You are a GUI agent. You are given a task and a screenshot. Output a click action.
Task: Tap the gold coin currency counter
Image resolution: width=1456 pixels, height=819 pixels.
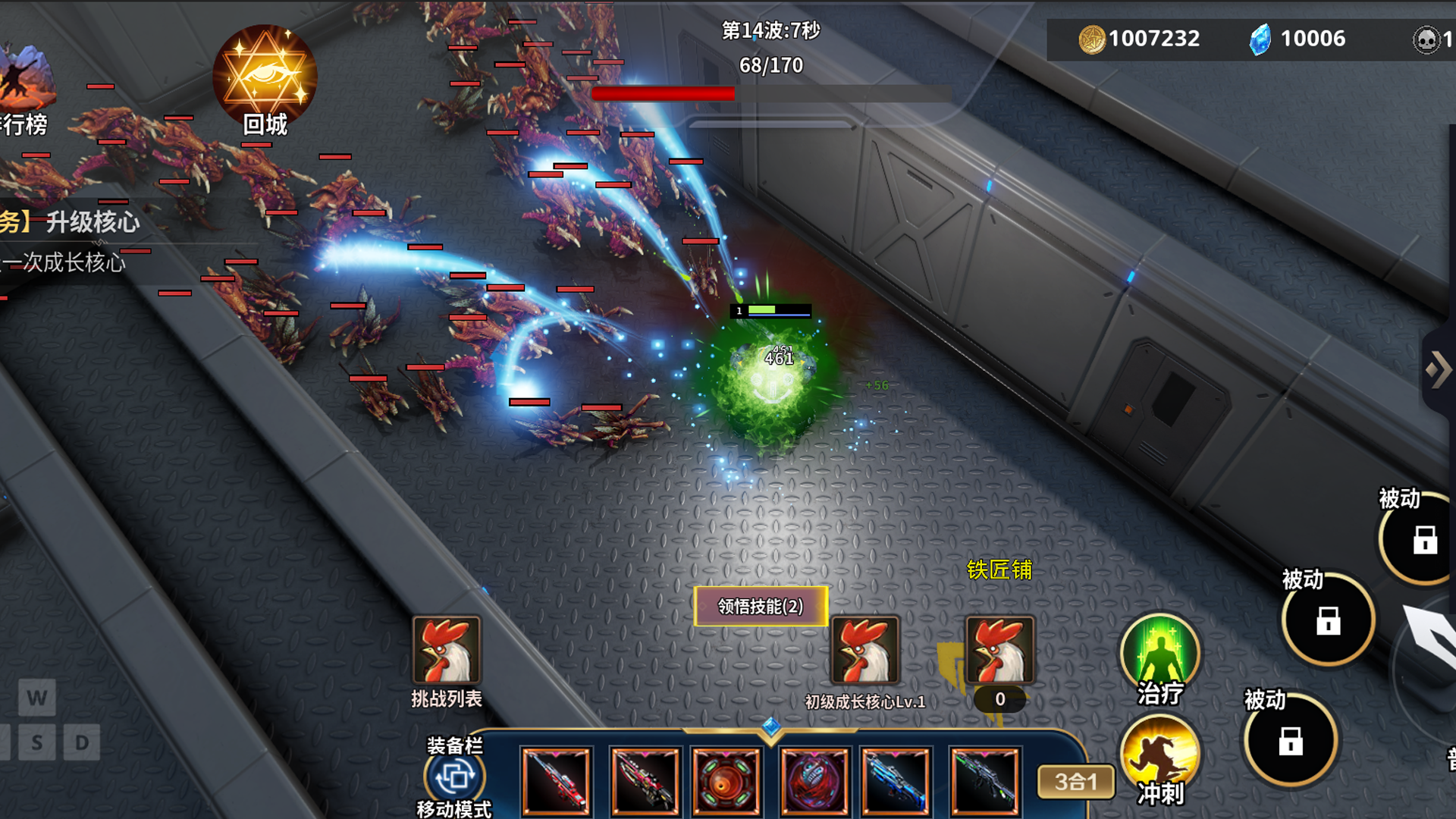1140,39
